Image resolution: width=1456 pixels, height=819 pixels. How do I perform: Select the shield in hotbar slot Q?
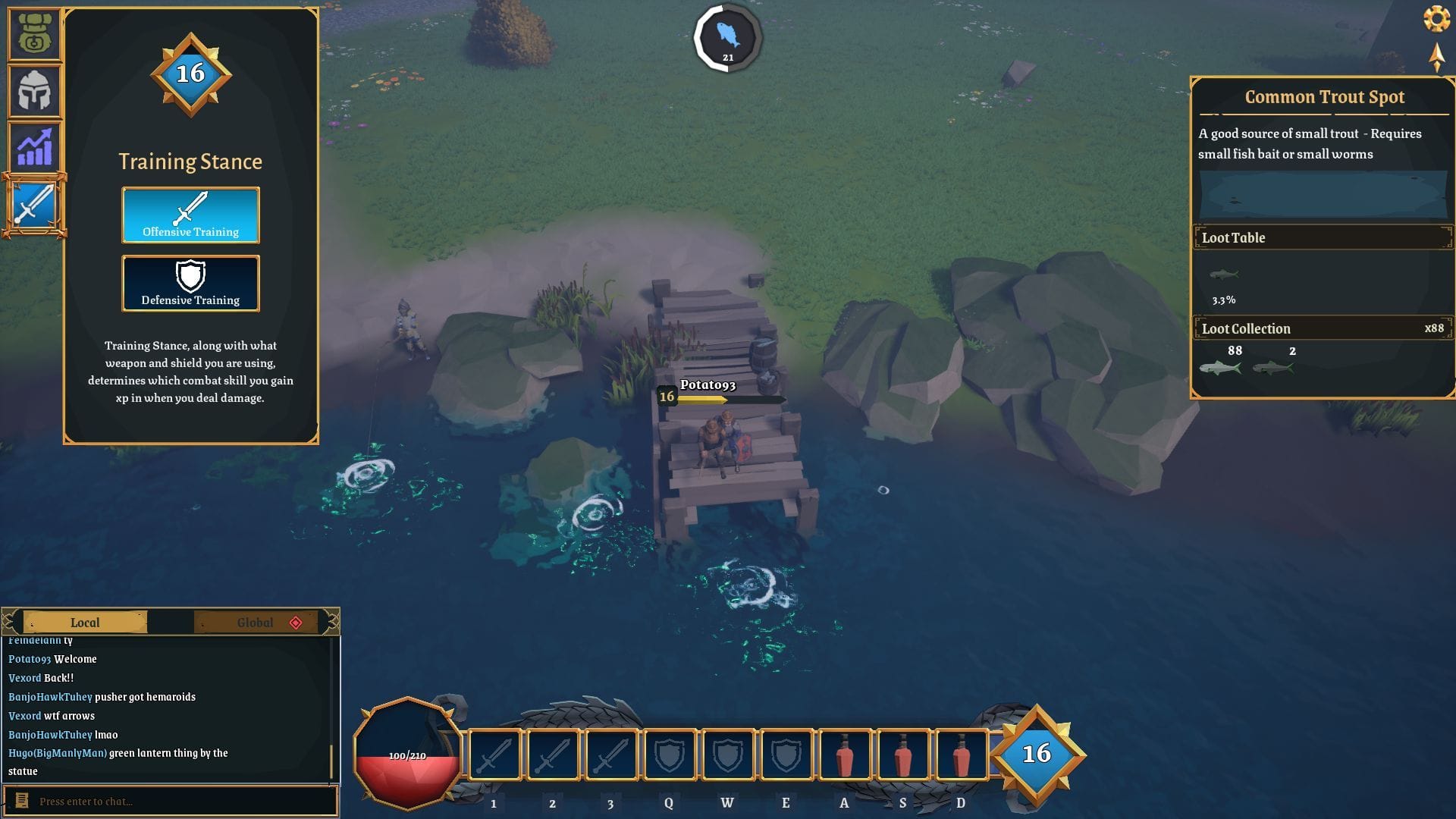668,755
